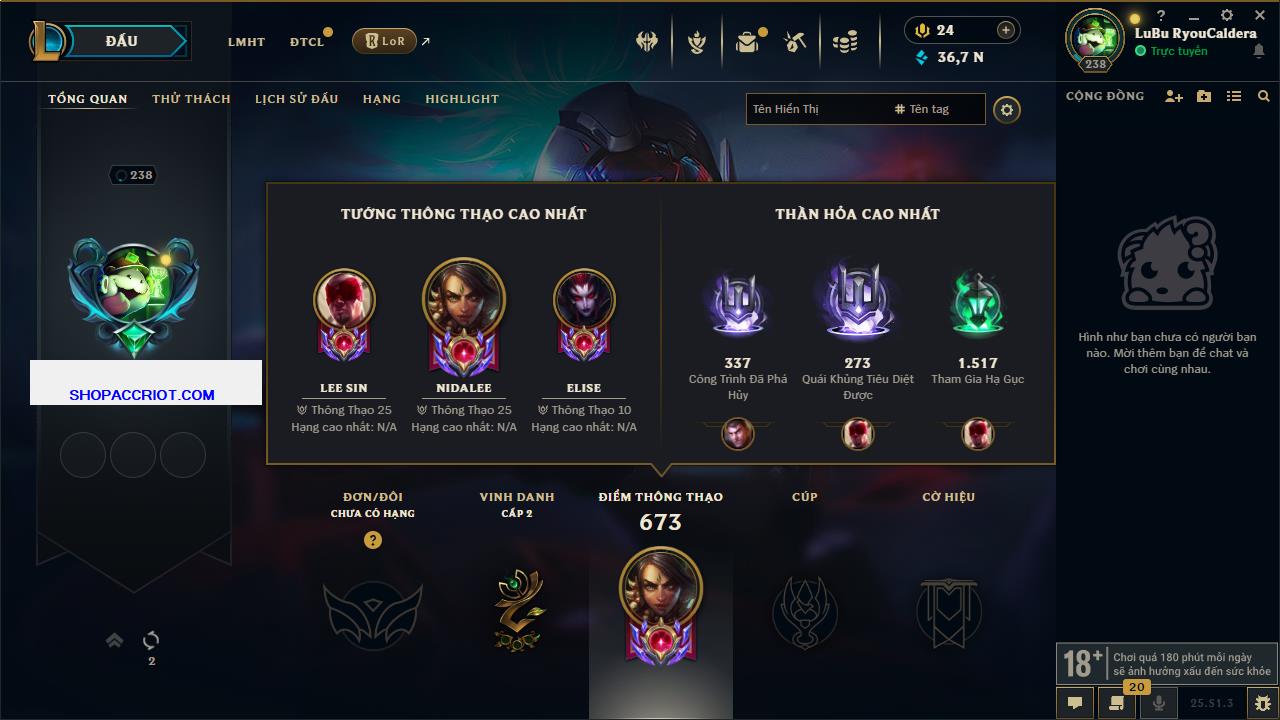
Task: Select the HẠNG tab
Action: pyautogui.click(x=381, y=99)
